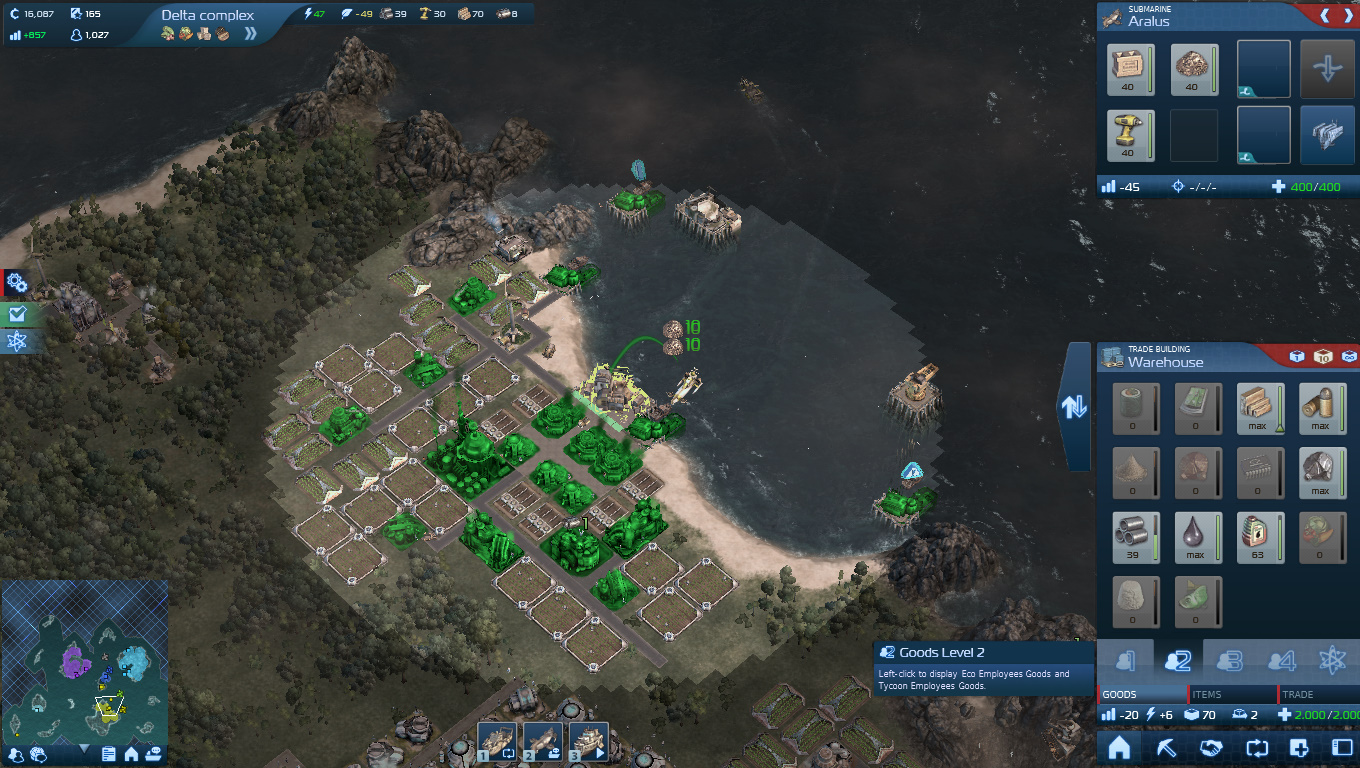Expand the Delta complex island bar arrows
The height and width of the screenshot is (768, 1360).
pyautogui.click(x=250, y=33)
